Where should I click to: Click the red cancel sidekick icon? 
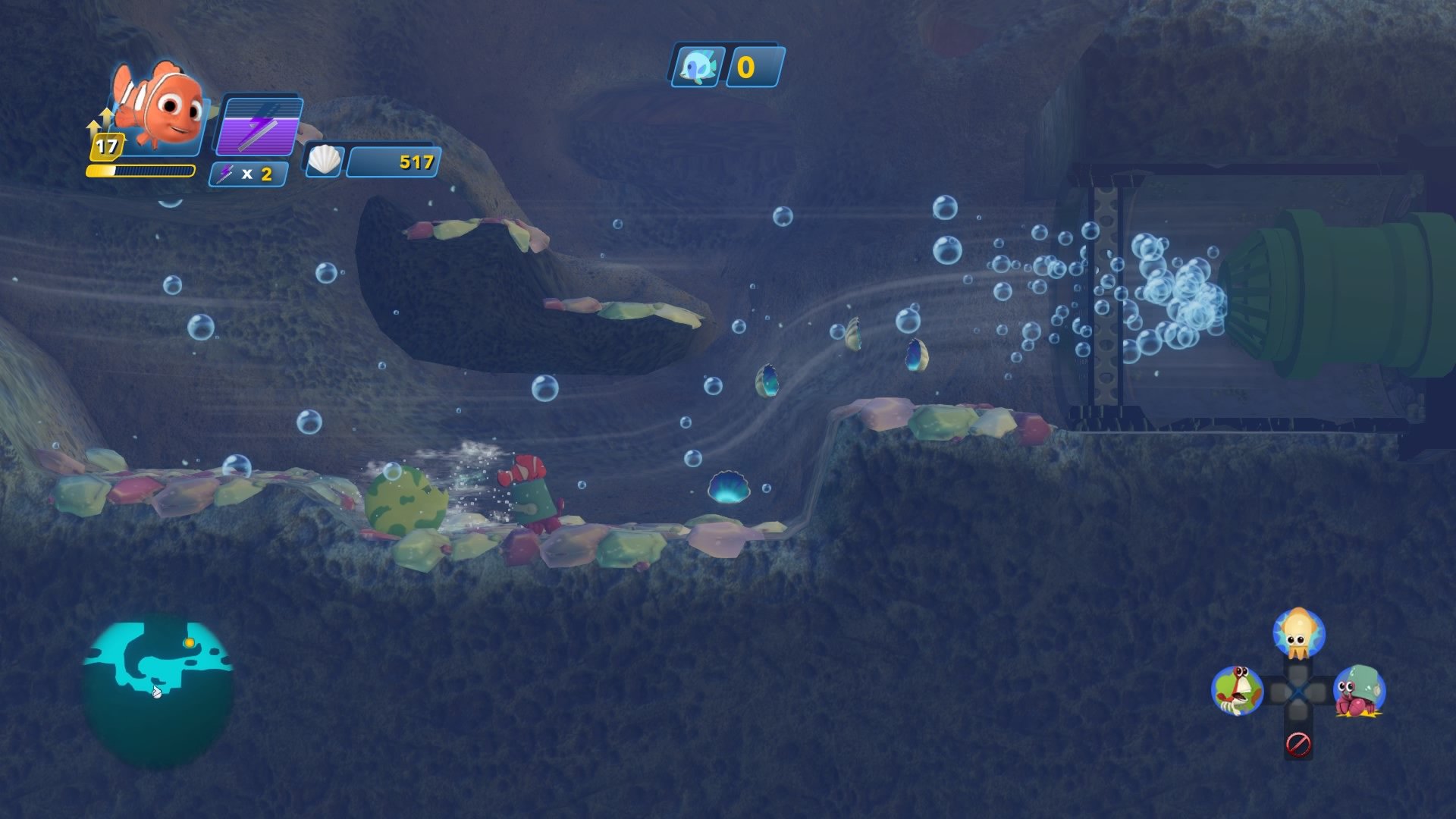click(1298, 744)
